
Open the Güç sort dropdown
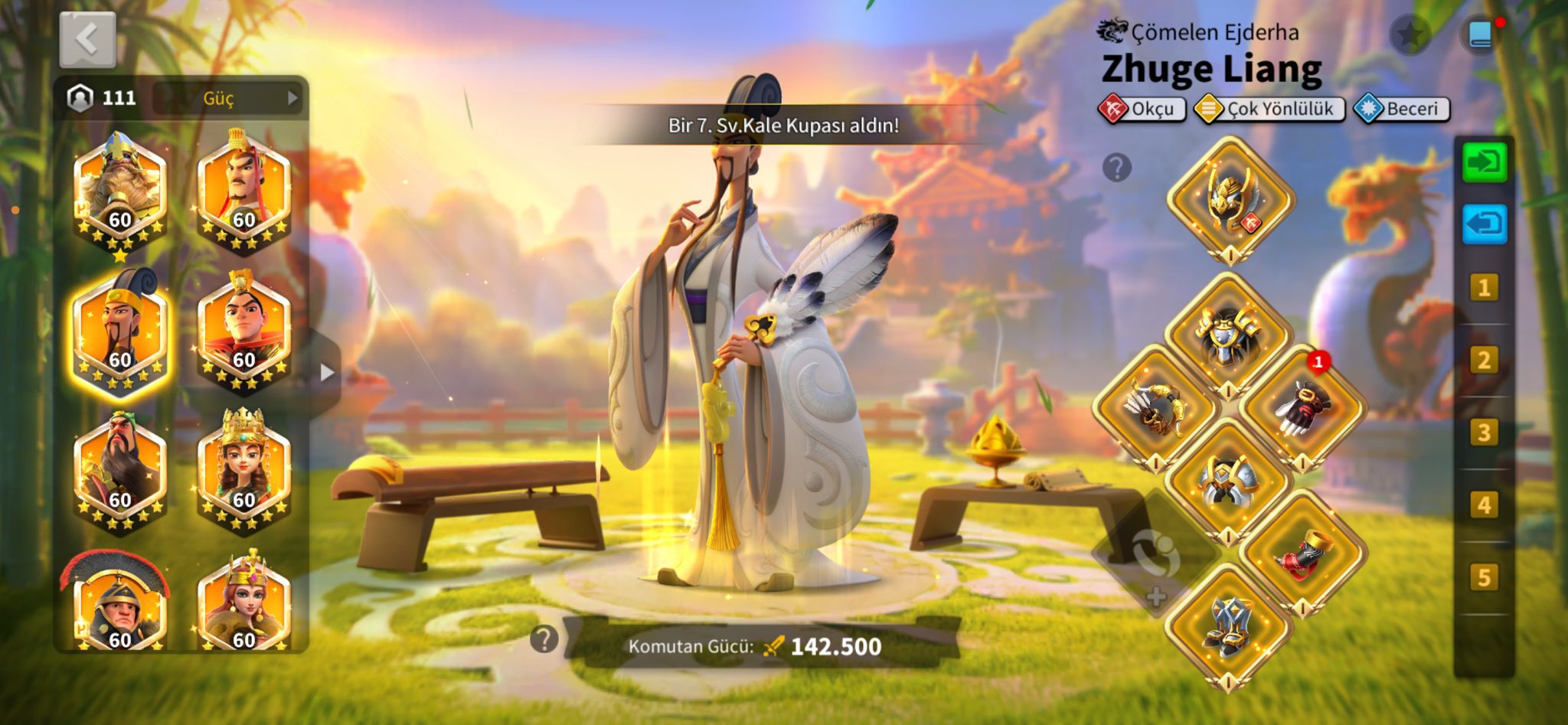click(227, 98)
